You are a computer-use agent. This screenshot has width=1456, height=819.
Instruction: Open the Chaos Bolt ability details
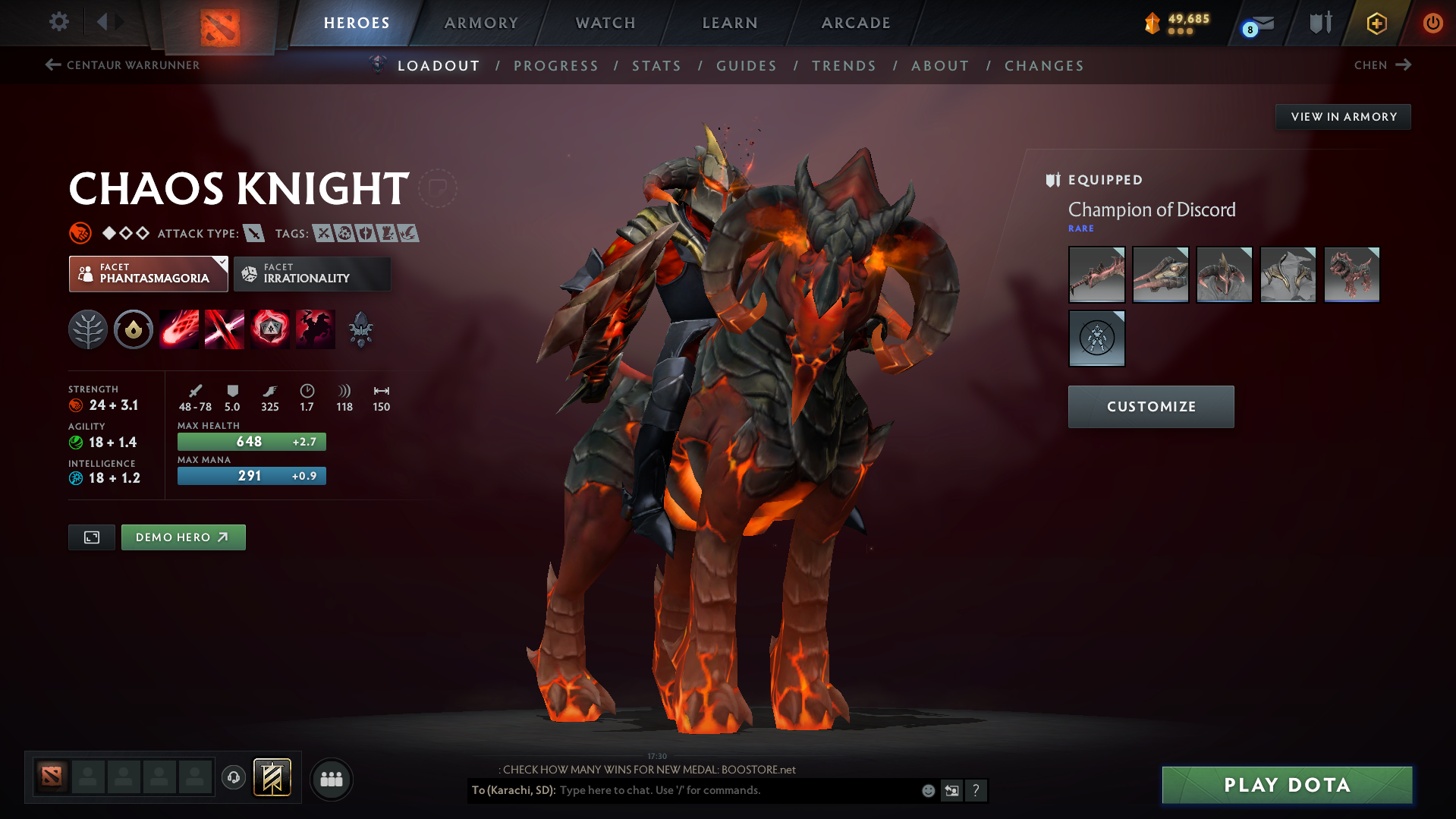tap(179, 329)
